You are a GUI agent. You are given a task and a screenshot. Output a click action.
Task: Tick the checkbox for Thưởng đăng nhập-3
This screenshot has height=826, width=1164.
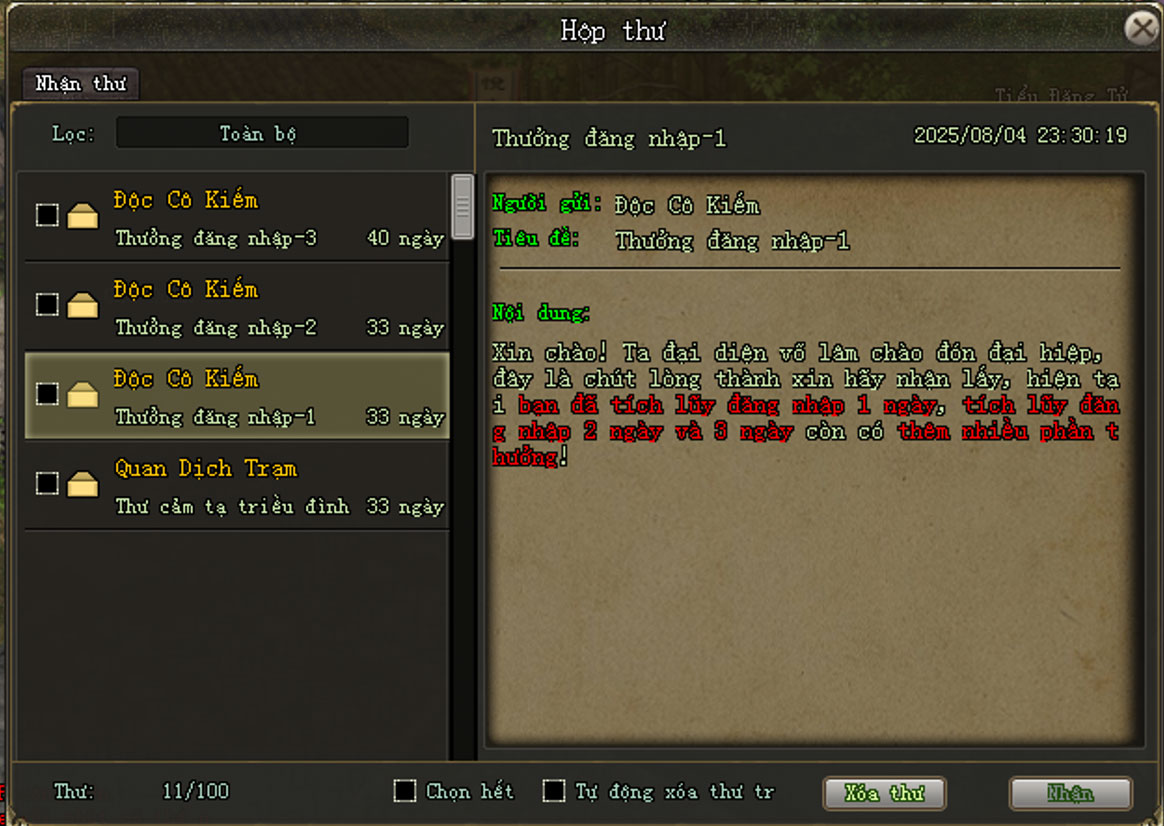pyautogui.click(x=47, y=215)
